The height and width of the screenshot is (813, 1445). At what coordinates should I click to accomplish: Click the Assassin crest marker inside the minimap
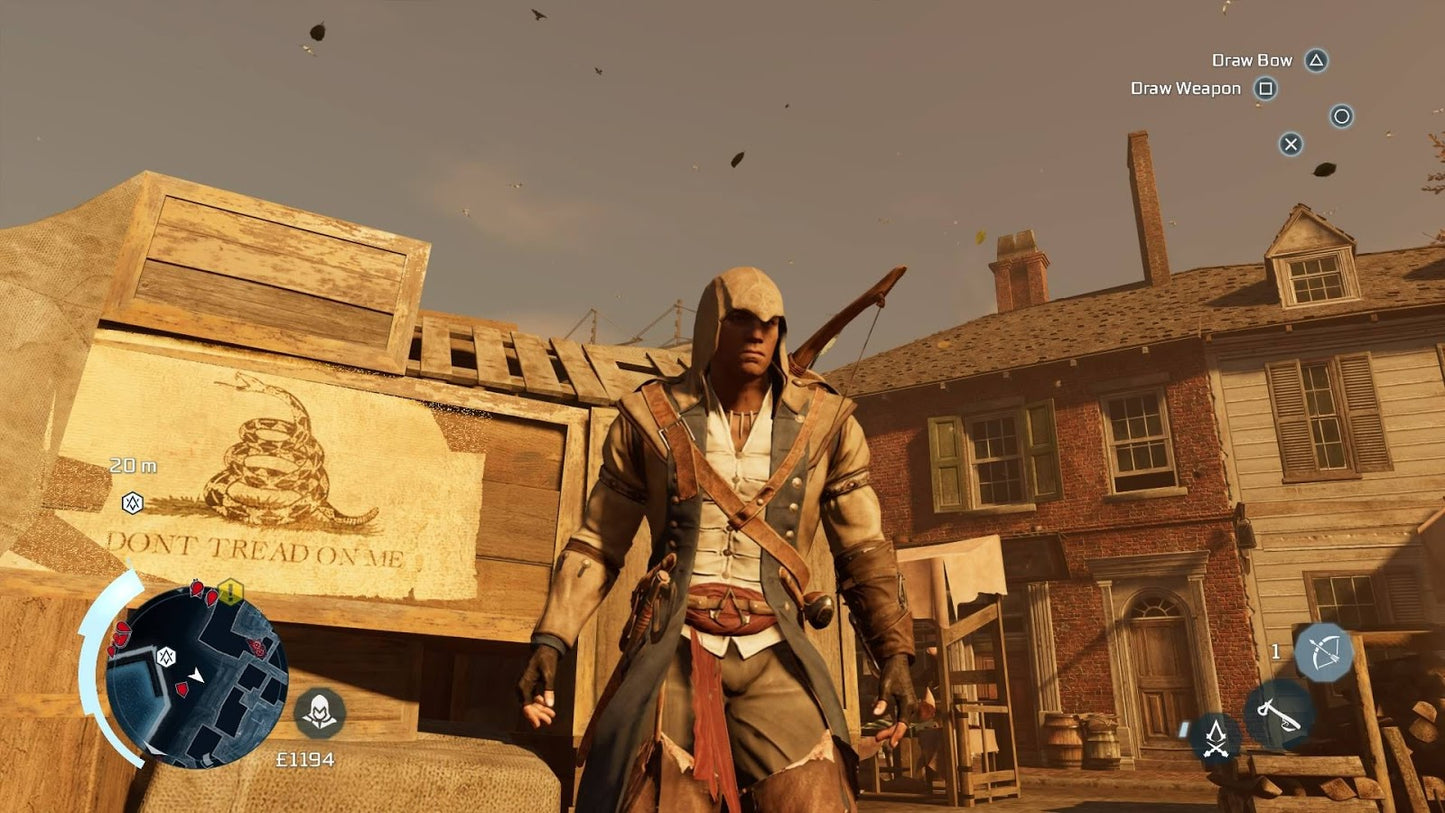[166, 657]
